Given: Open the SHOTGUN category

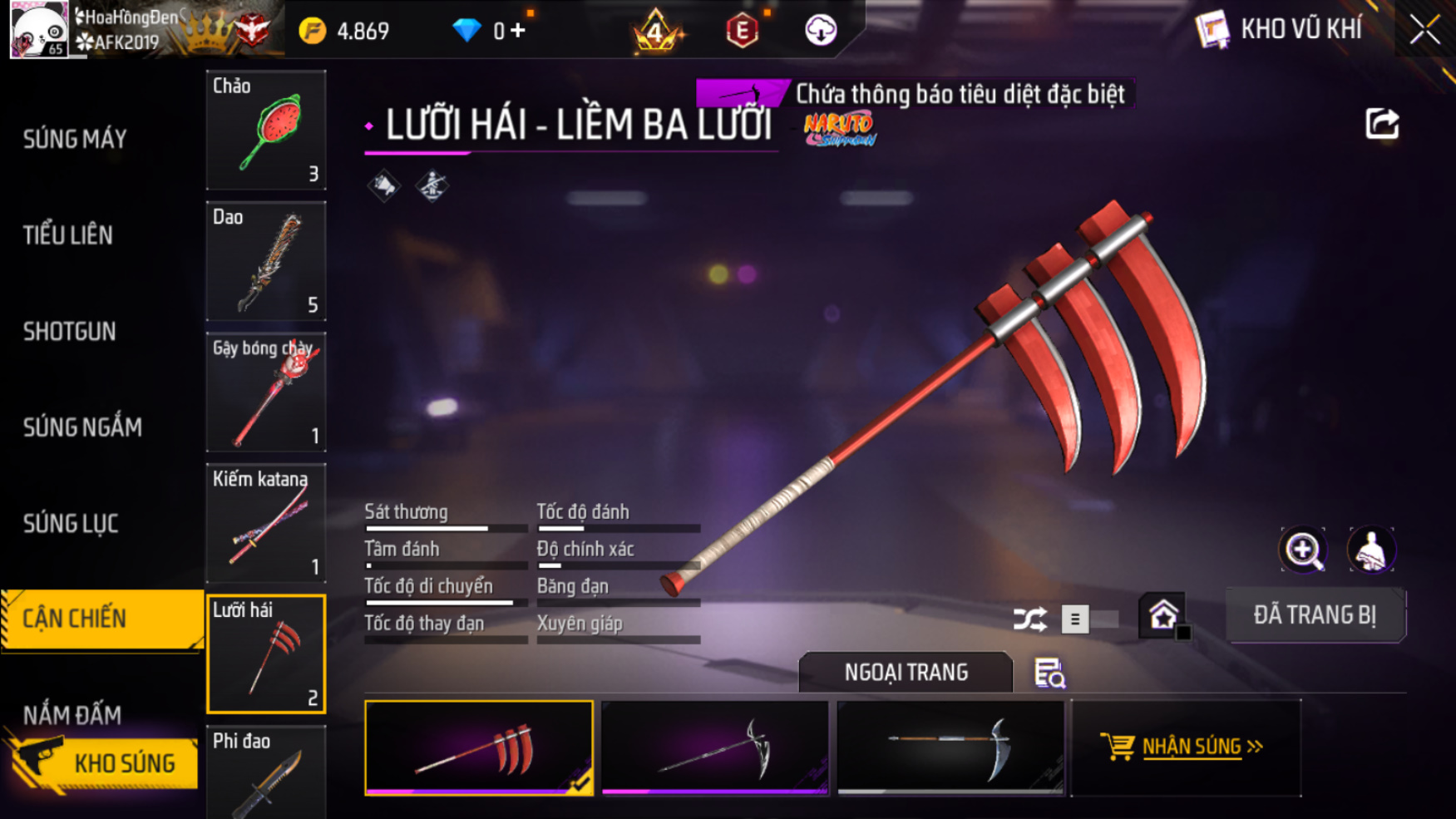Looking at the screenshot, I should [70, 332].
